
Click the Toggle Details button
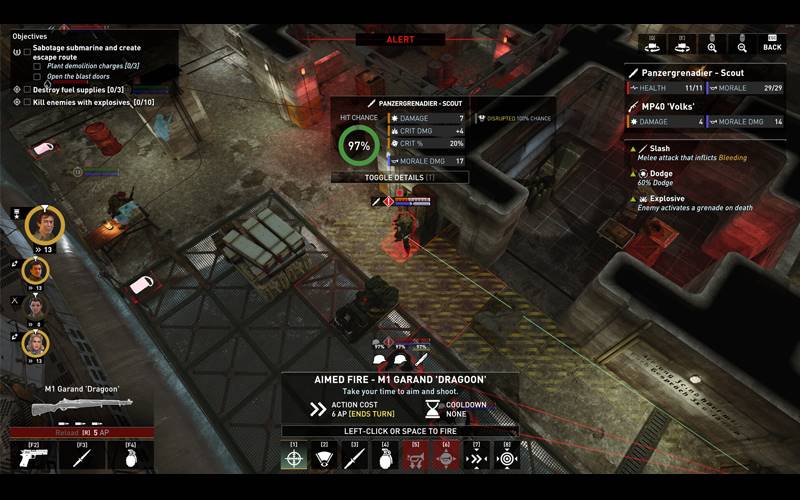click(400, 177)
